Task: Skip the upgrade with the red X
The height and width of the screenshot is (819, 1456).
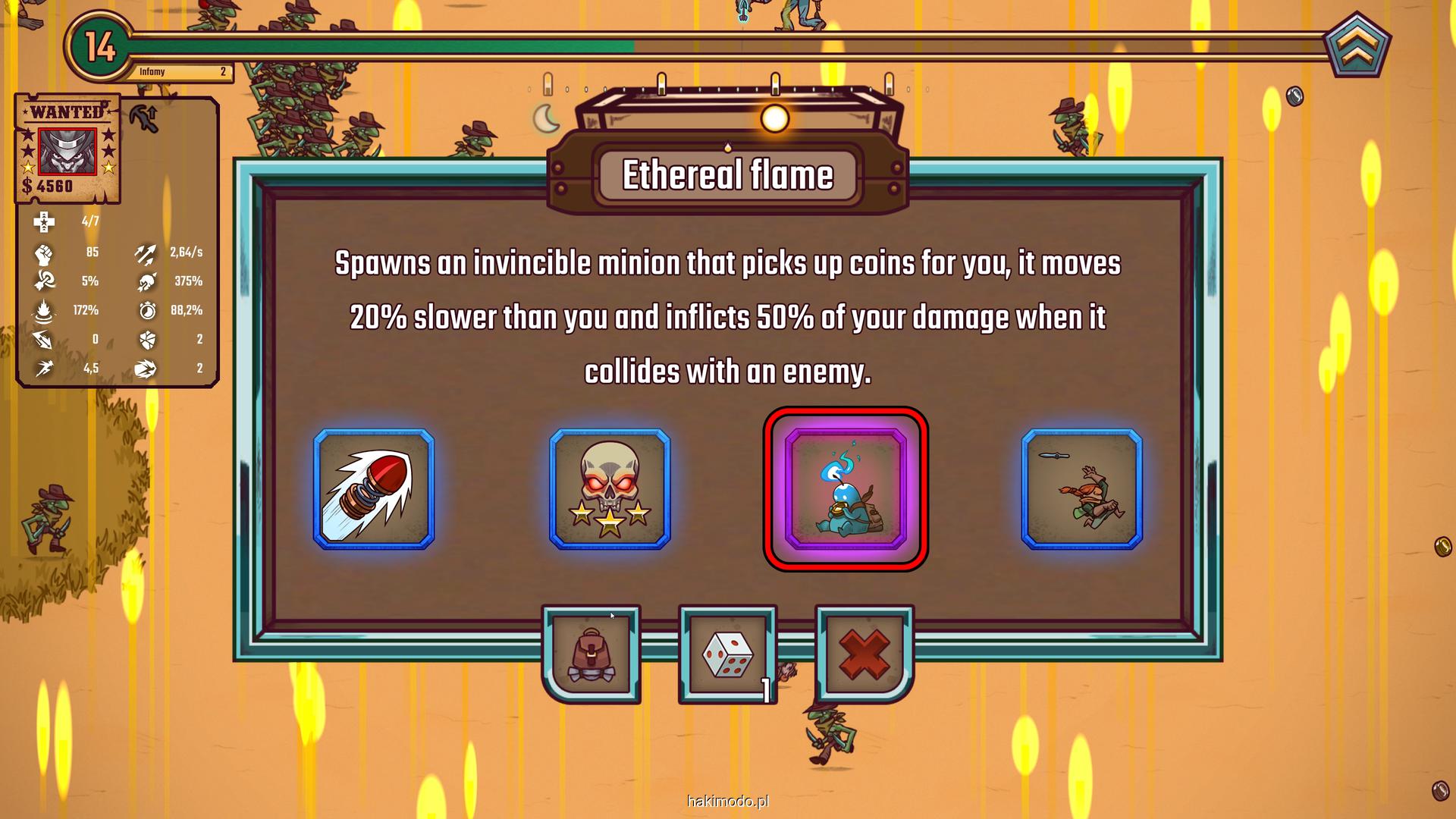Action: tap(864, 654)
